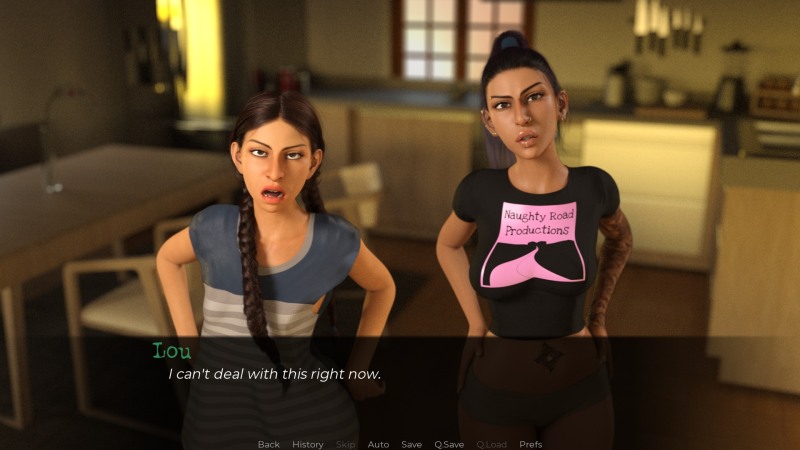Image resolution: width=800 pixels, height=450 pixels.
Task: Perform a quick save with Q.Save
Action: pos(449,444)
